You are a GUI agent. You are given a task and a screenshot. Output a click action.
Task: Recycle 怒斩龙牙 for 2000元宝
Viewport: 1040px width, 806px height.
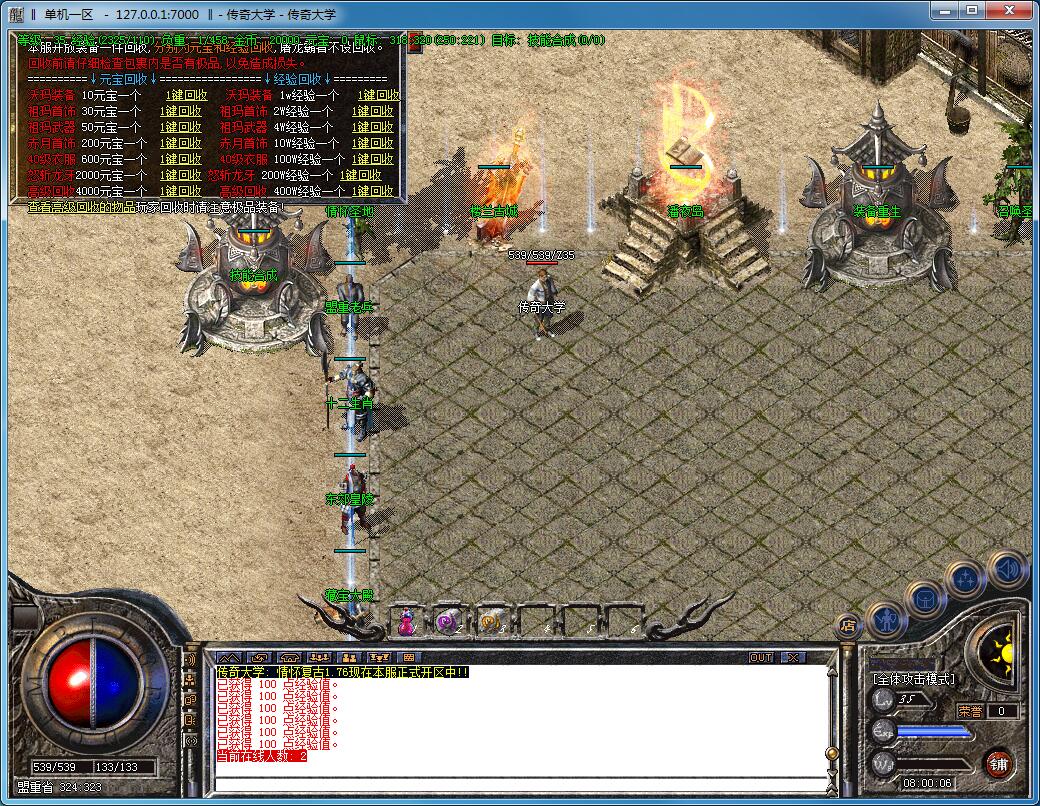click(181, 176)
